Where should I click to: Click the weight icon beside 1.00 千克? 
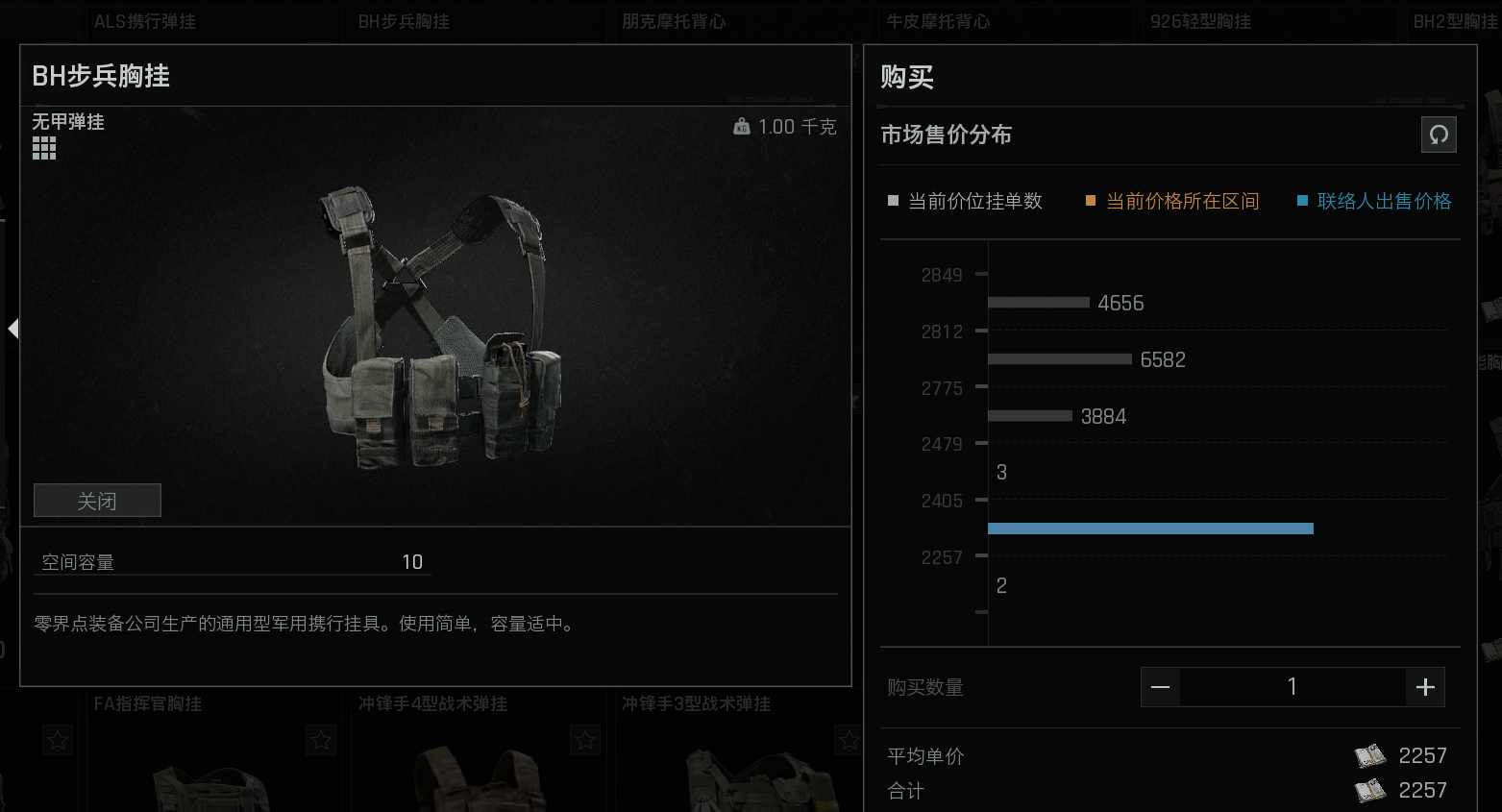tap(740, 126)
